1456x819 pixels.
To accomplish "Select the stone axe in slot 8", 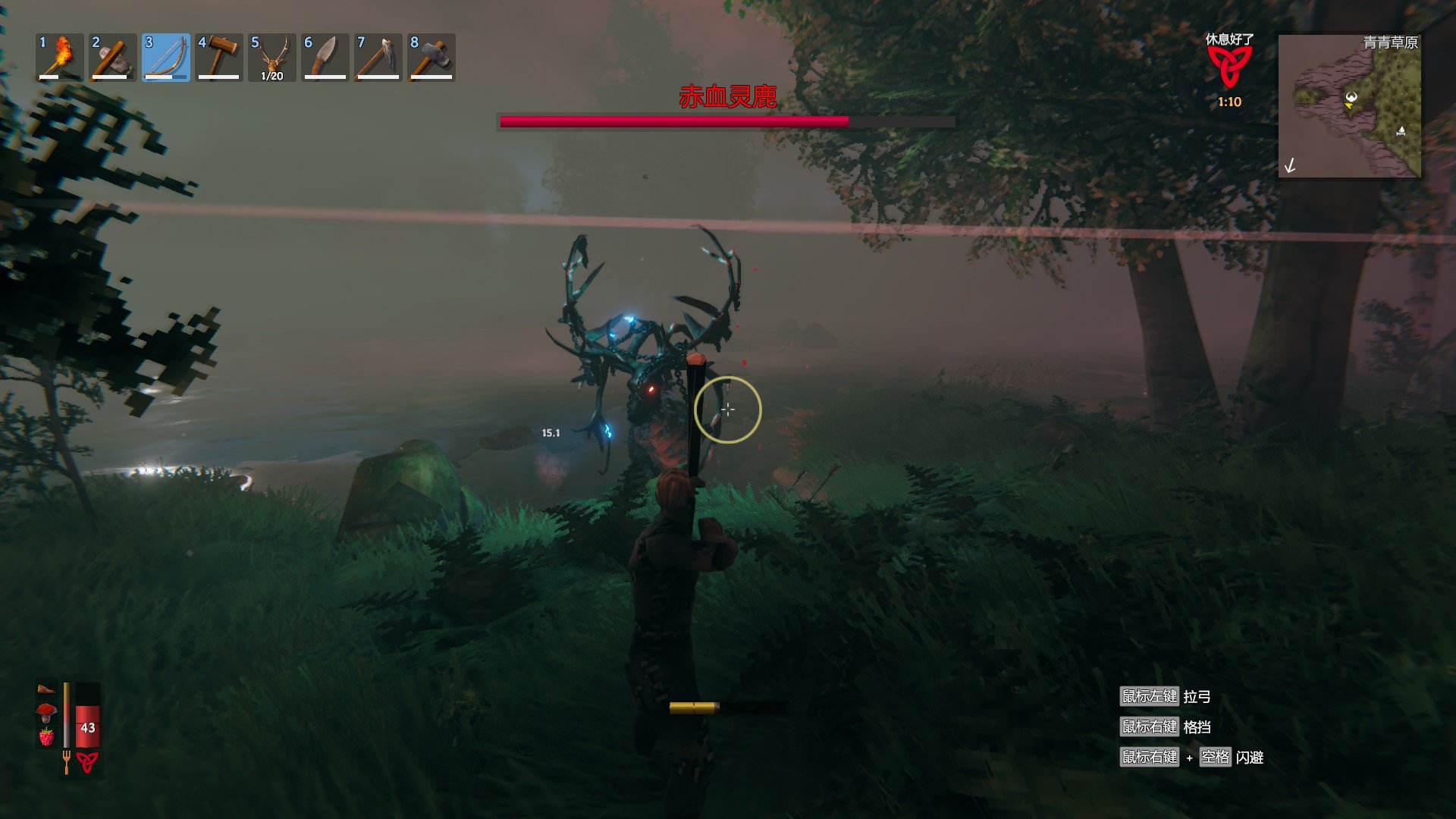I will coord(431,58).
